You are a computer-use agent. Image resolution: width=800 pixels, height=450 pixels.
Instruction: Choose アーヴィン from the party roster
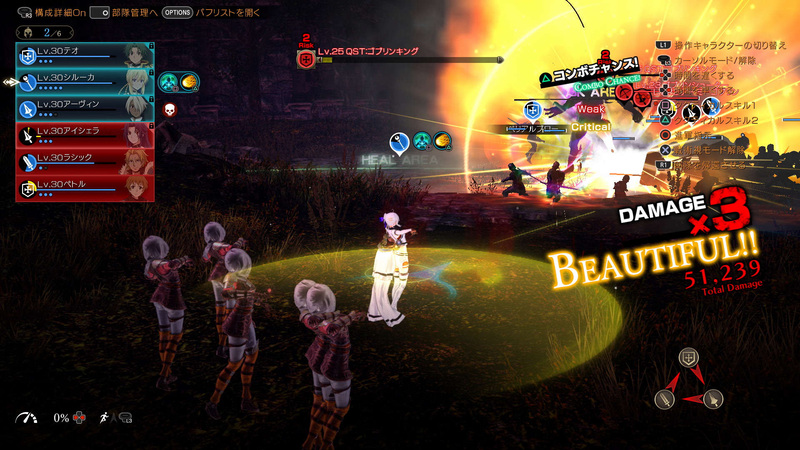pos(85,107)
